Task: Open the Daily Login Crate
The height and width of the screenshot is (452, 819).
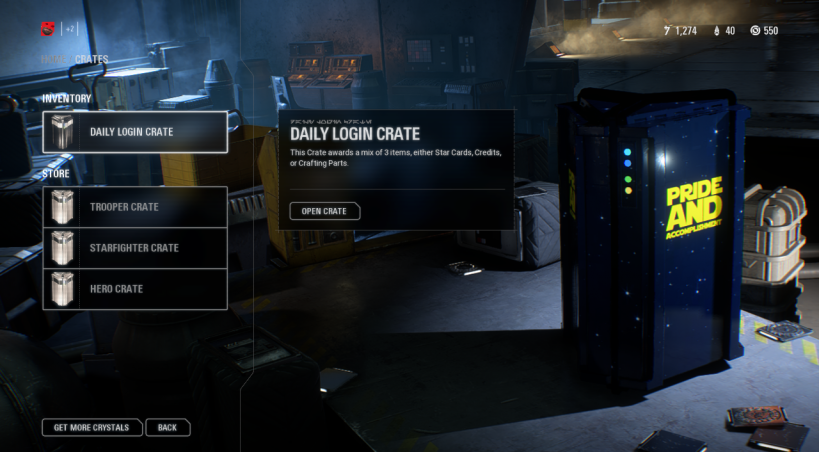Action: click(324, 211)
